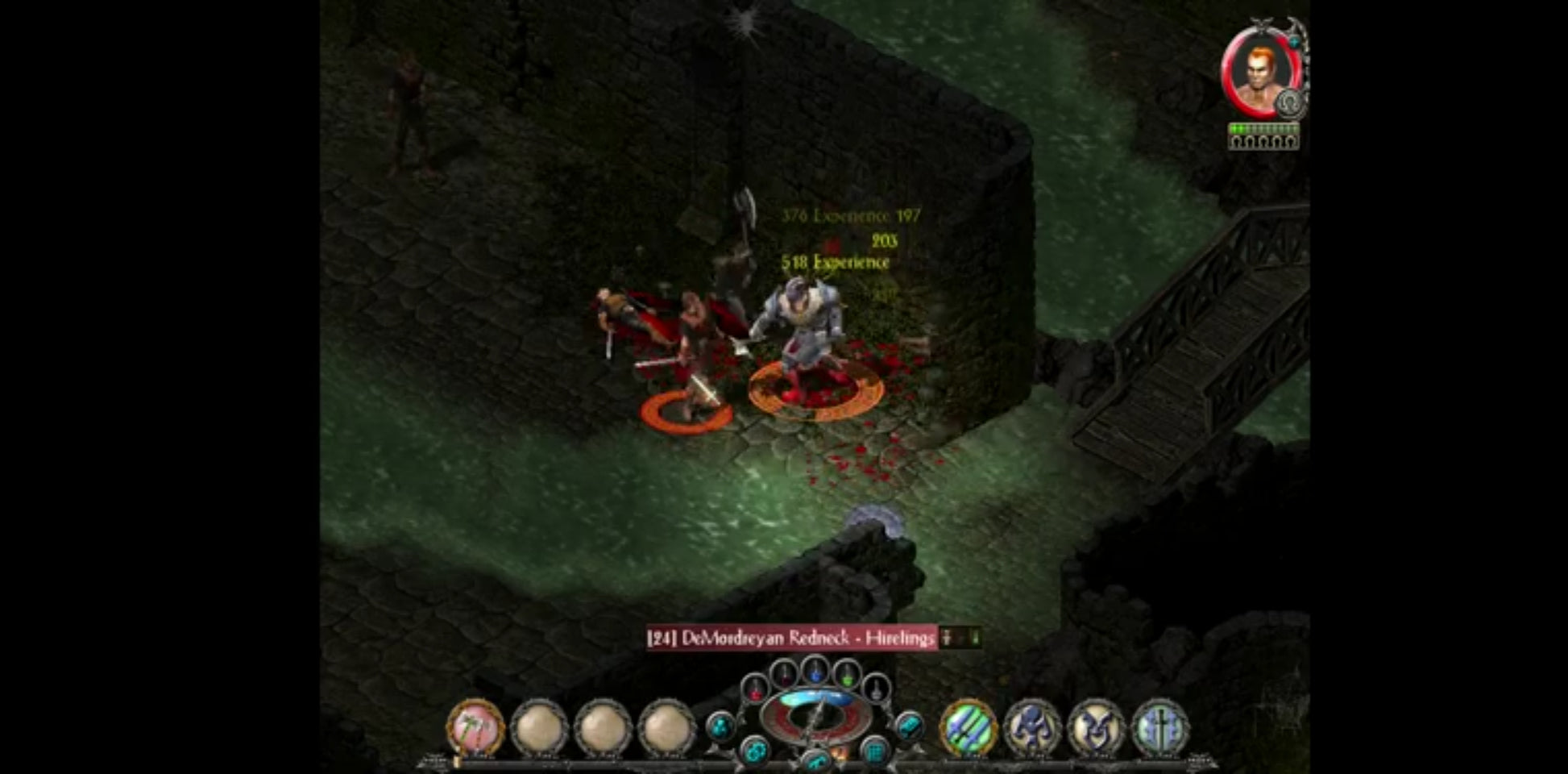1568x774 pixels.
Task: Click the teal plus button above portrait
Action: pos(1293,40)
